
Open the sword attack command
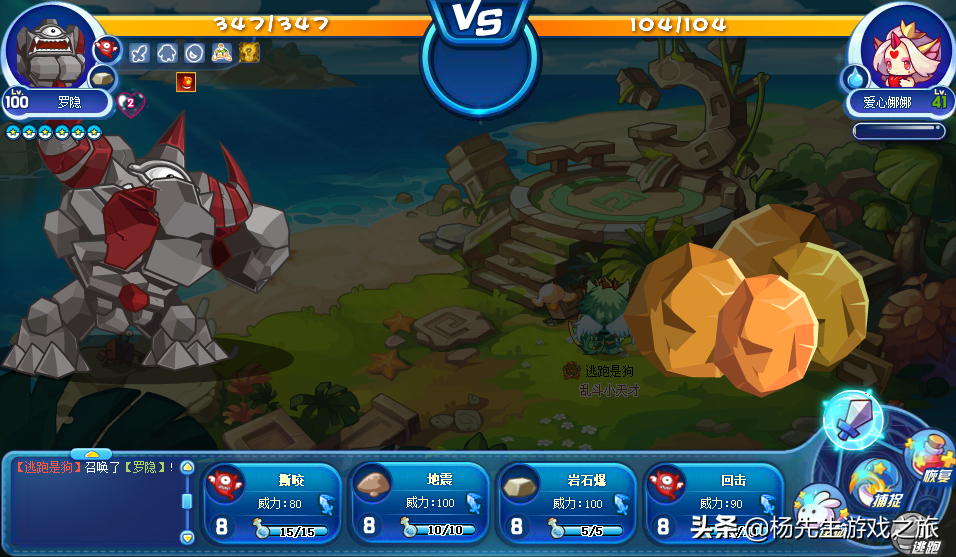pyautogui.click(x=851, y=420)
